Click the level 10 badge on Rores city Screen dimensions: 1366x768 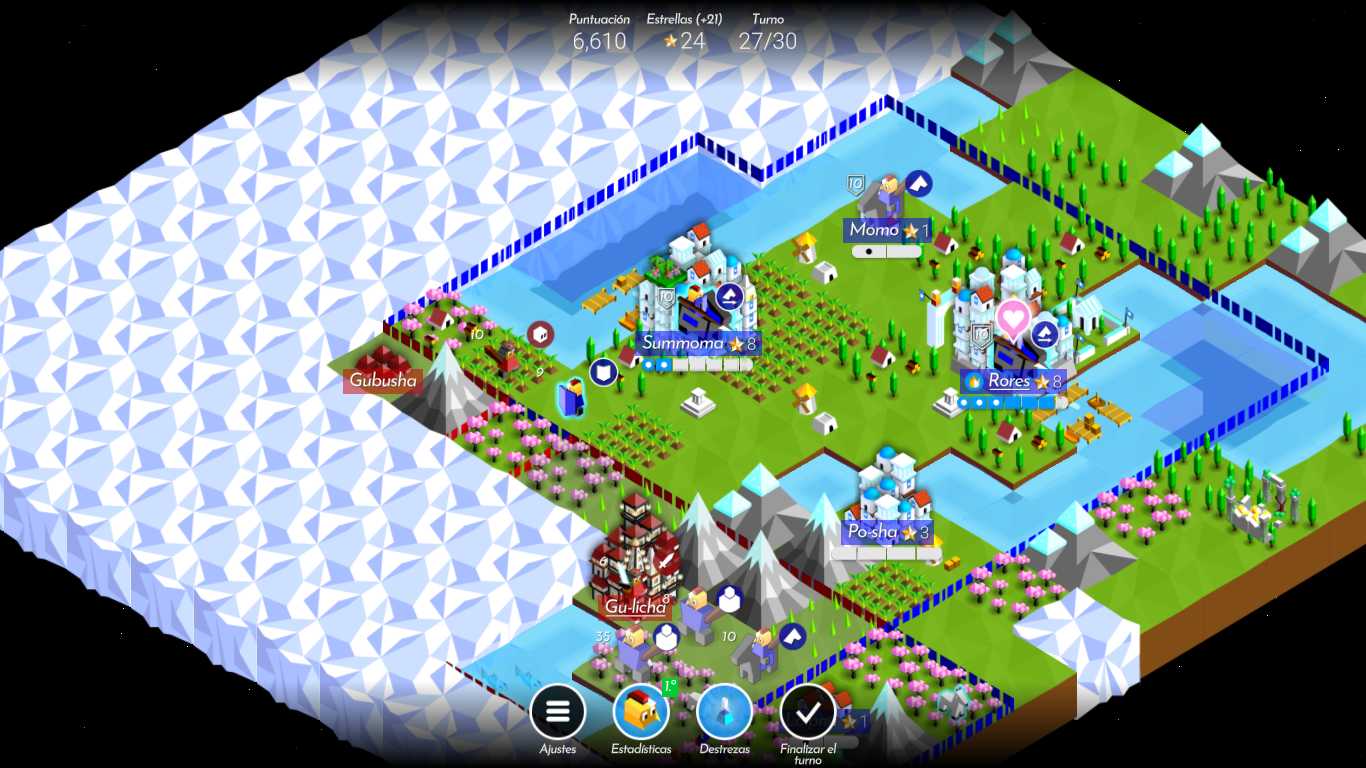pos(982,333)
